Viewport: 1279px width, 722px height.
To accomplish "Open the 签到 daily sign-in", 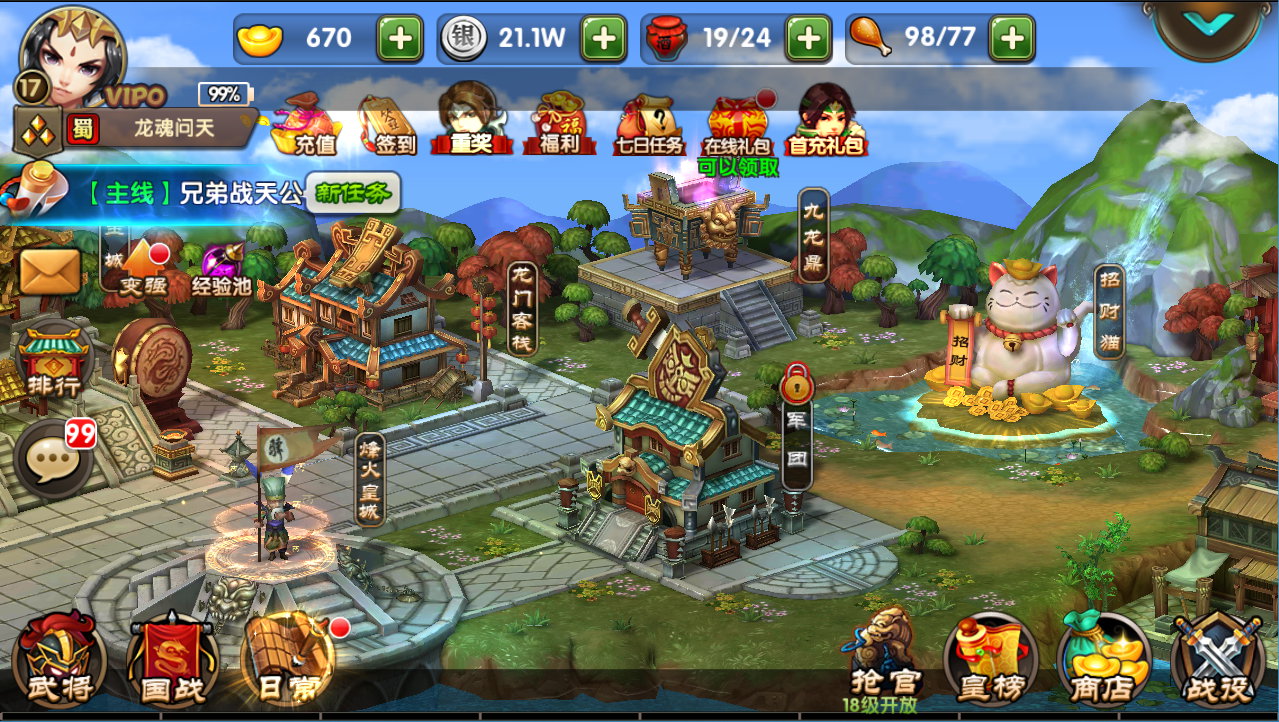I will [387, 124].
